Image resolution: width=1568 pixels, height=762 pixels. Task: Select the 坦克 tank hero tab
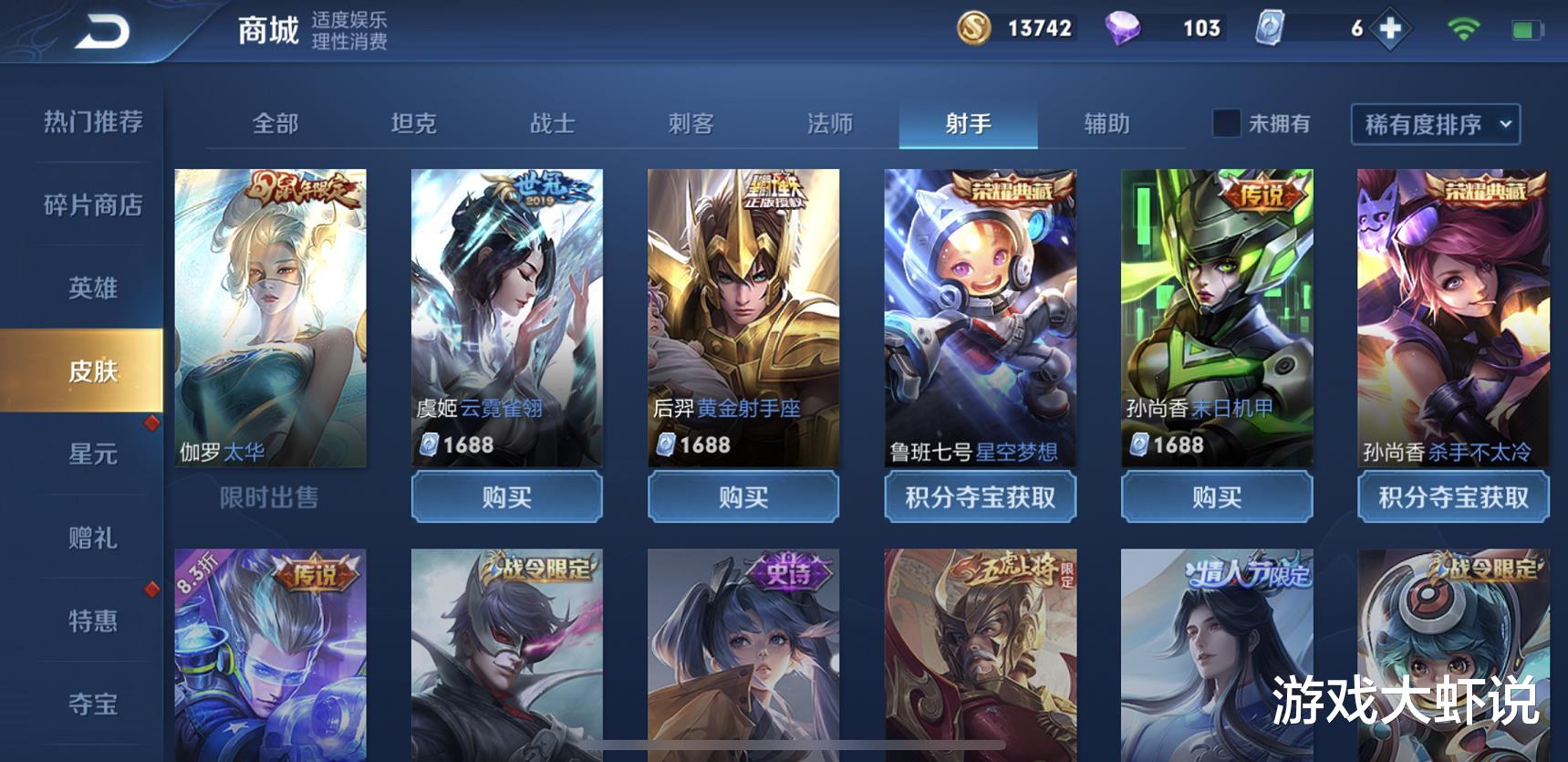point(416,124)
